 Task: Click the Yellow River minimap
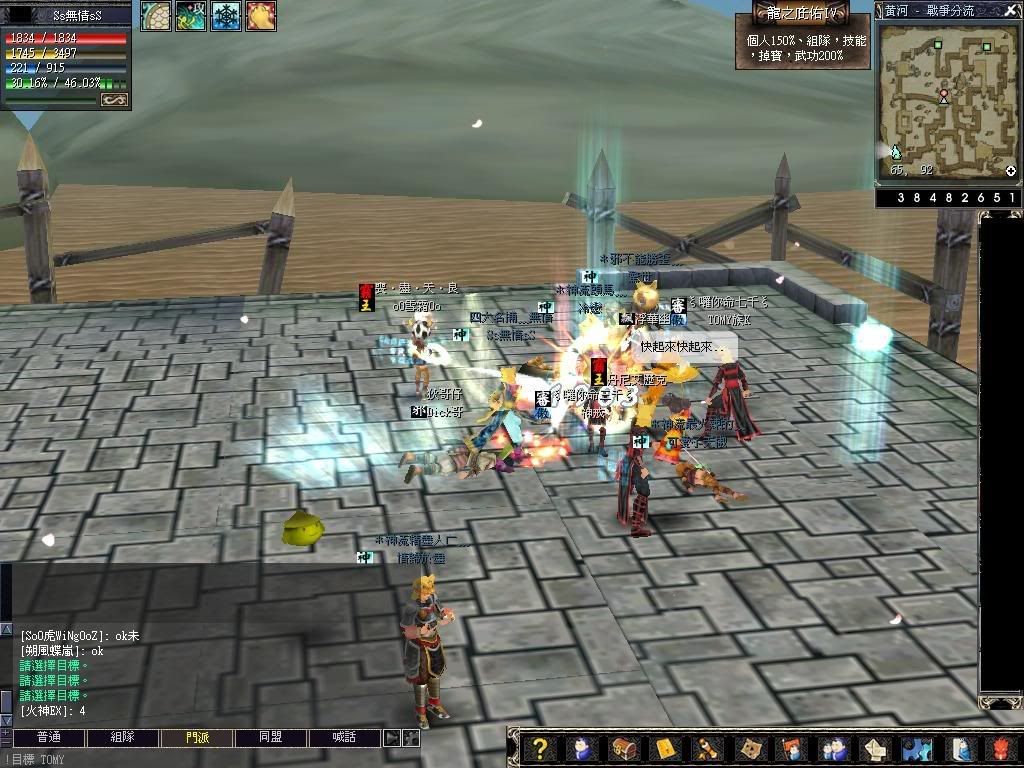[x=947, y=101]
